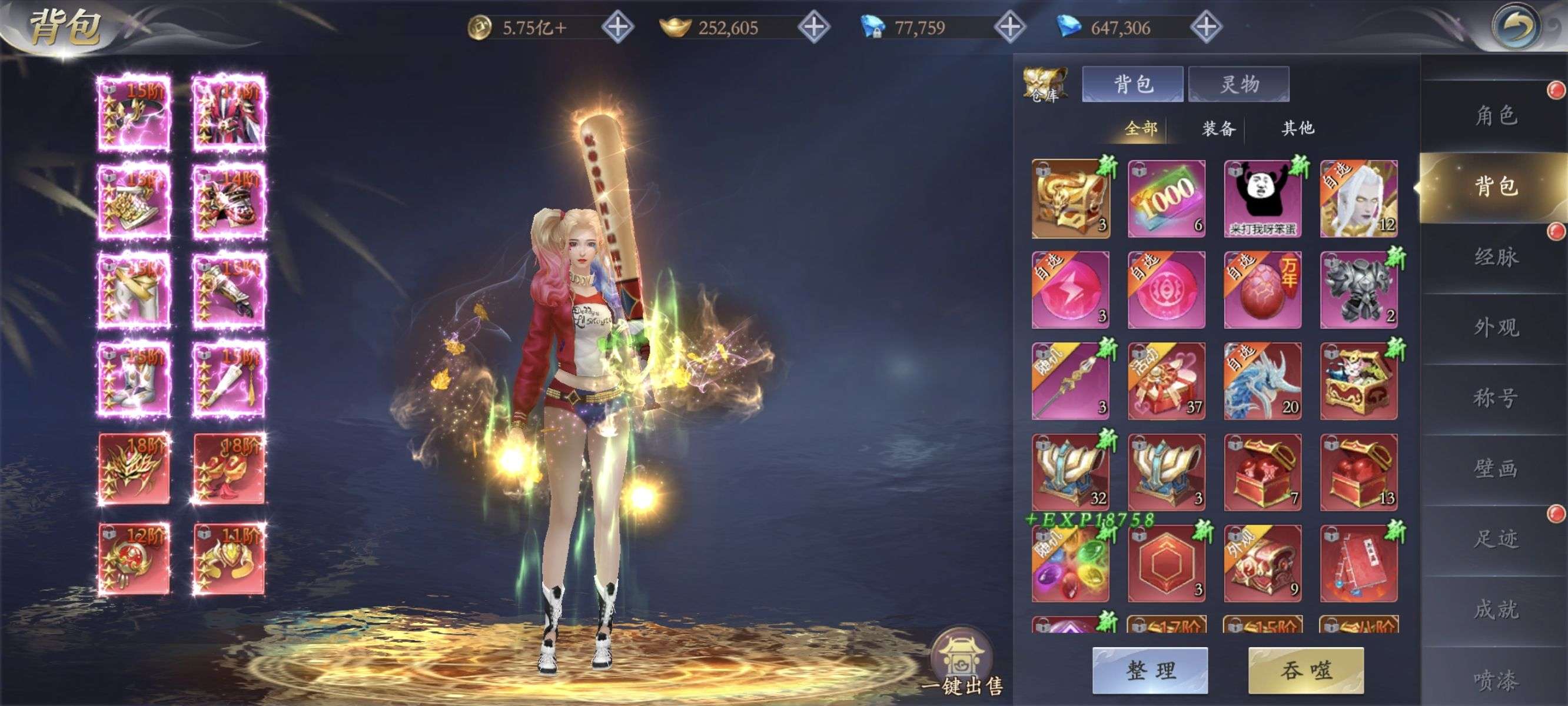
Task: Choose the blue dragon selection item
Action: (x=1263, y=382)
